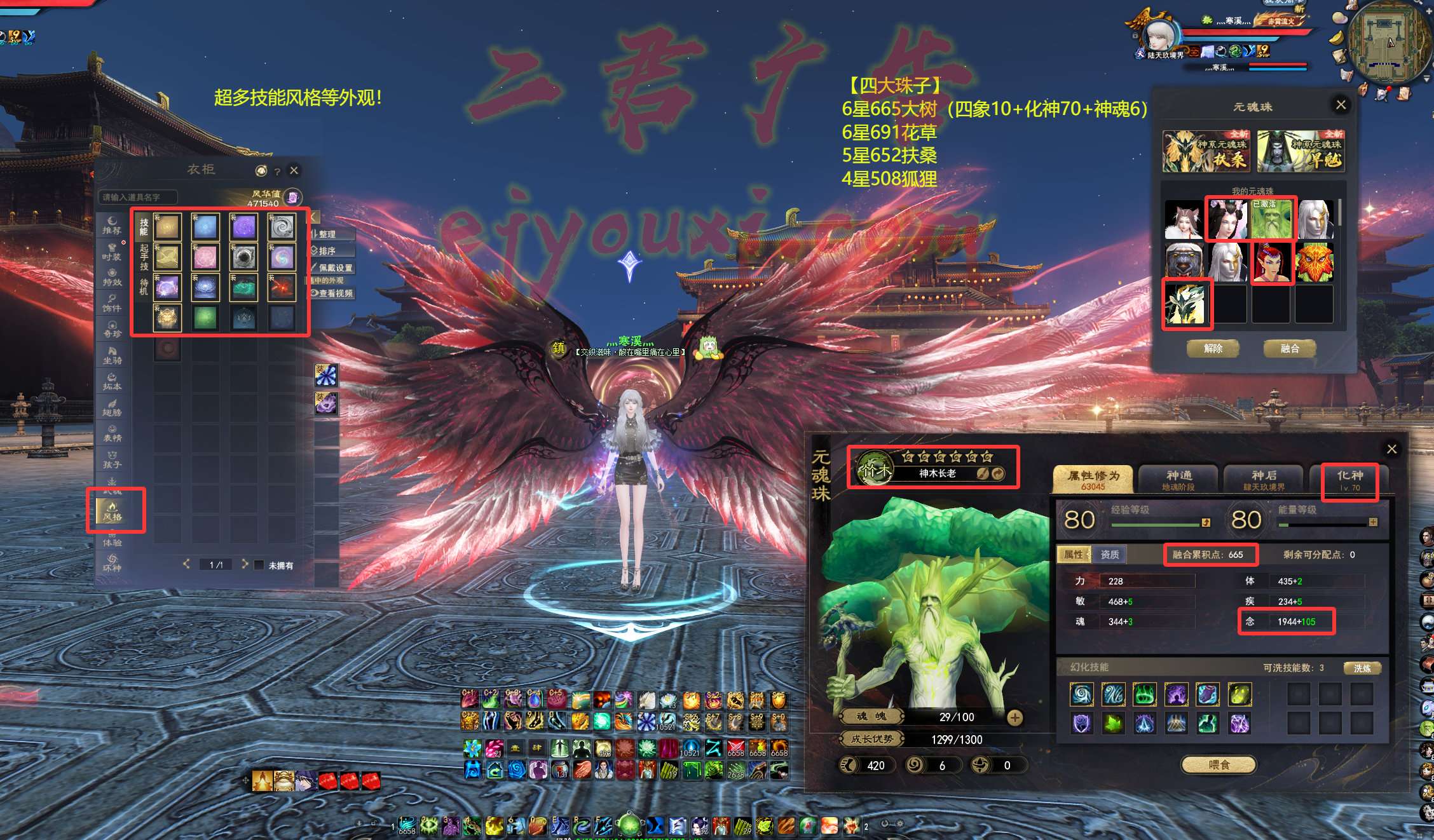Click the 解除 remove button
Image resolution: width=1434 pixels, height=840 pixels.
1213,348
